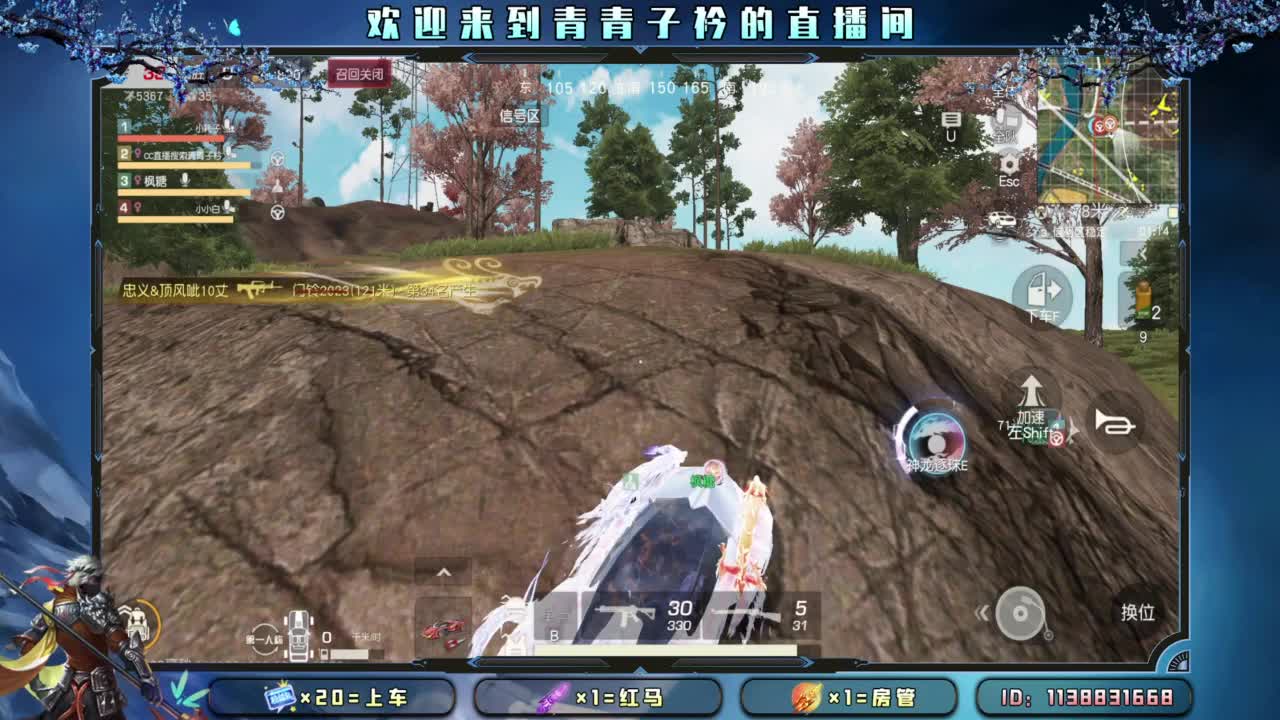Click the vehicle icon near the minimap

pos(998,220)
